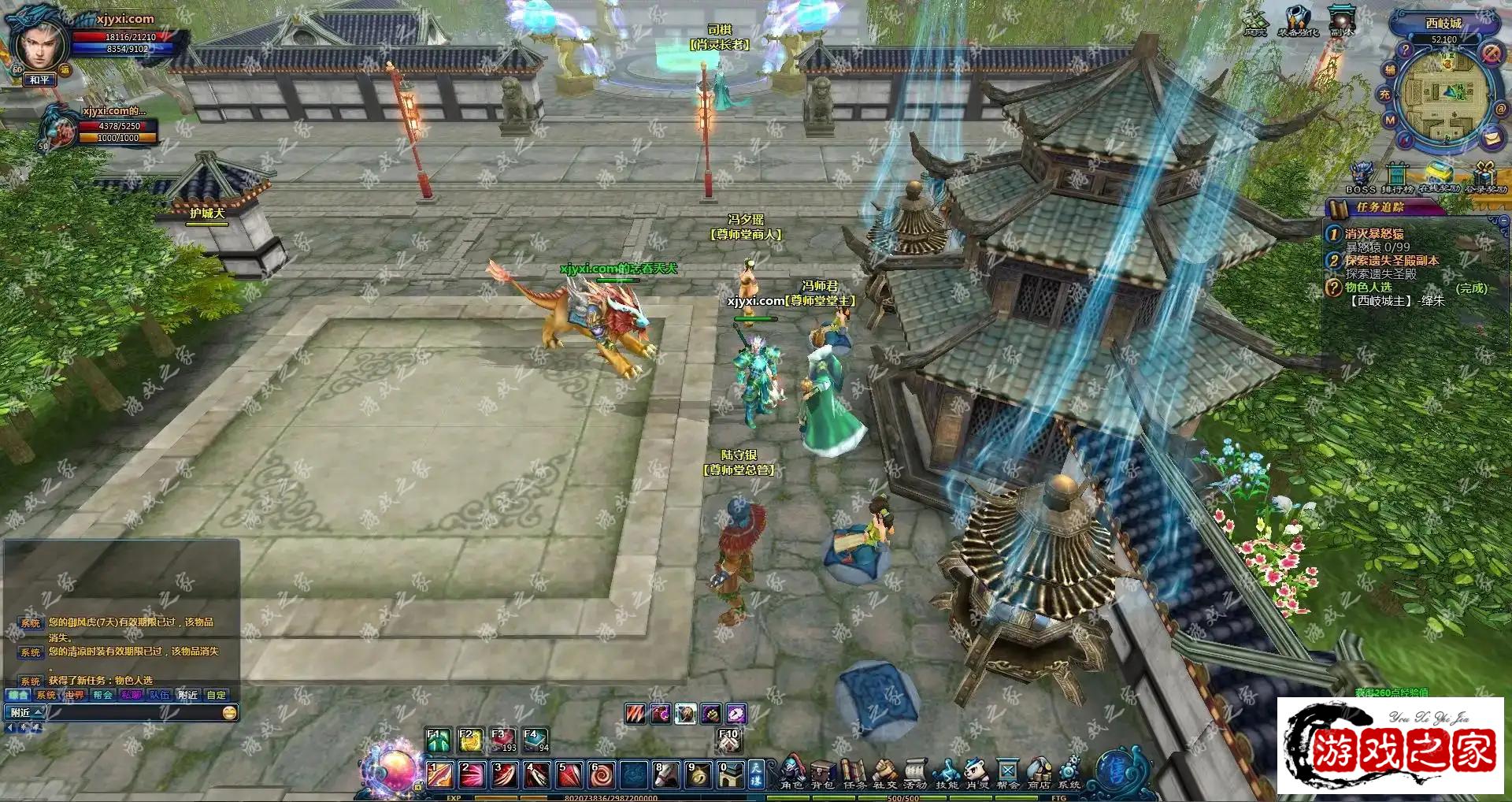Click the player portrait in the corner

pos(37,43)
